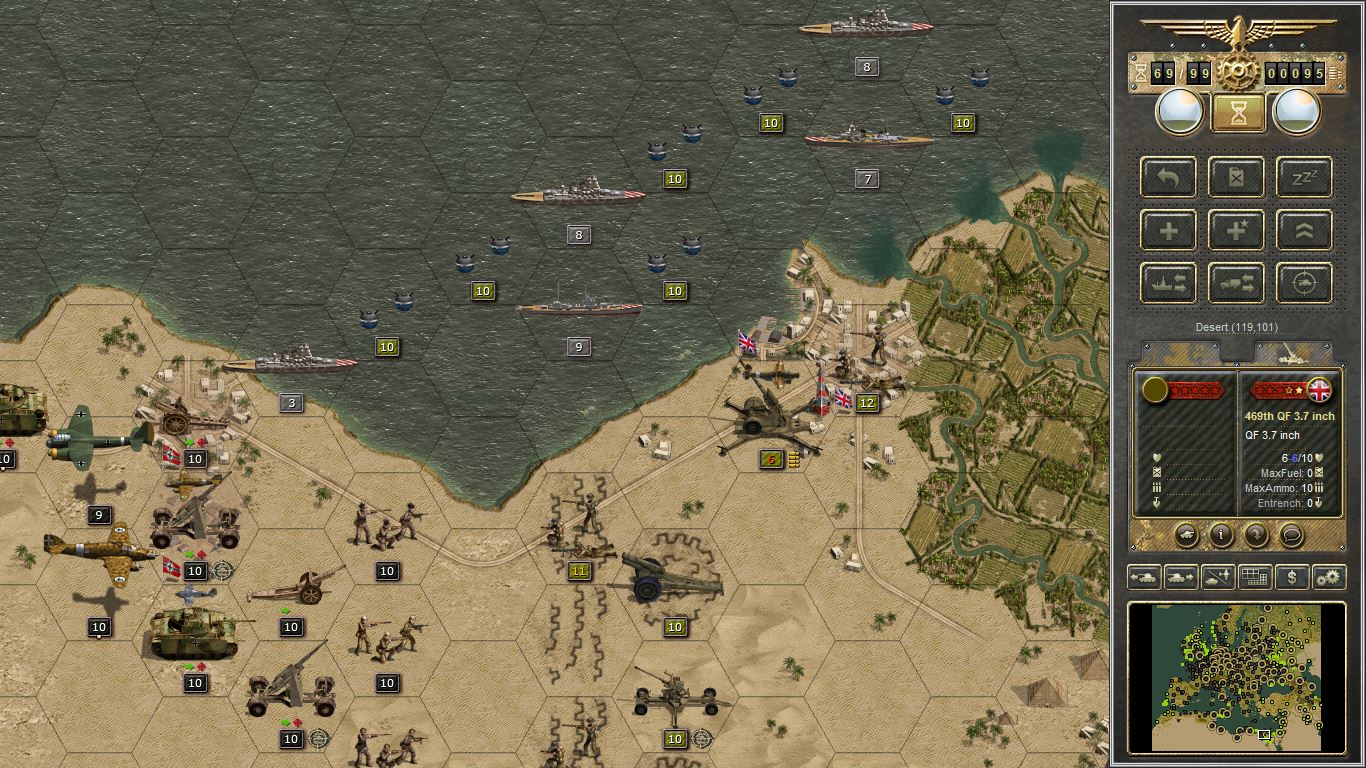Open the message bubble button
The image size is (1366, 768).
[1291, 537]
